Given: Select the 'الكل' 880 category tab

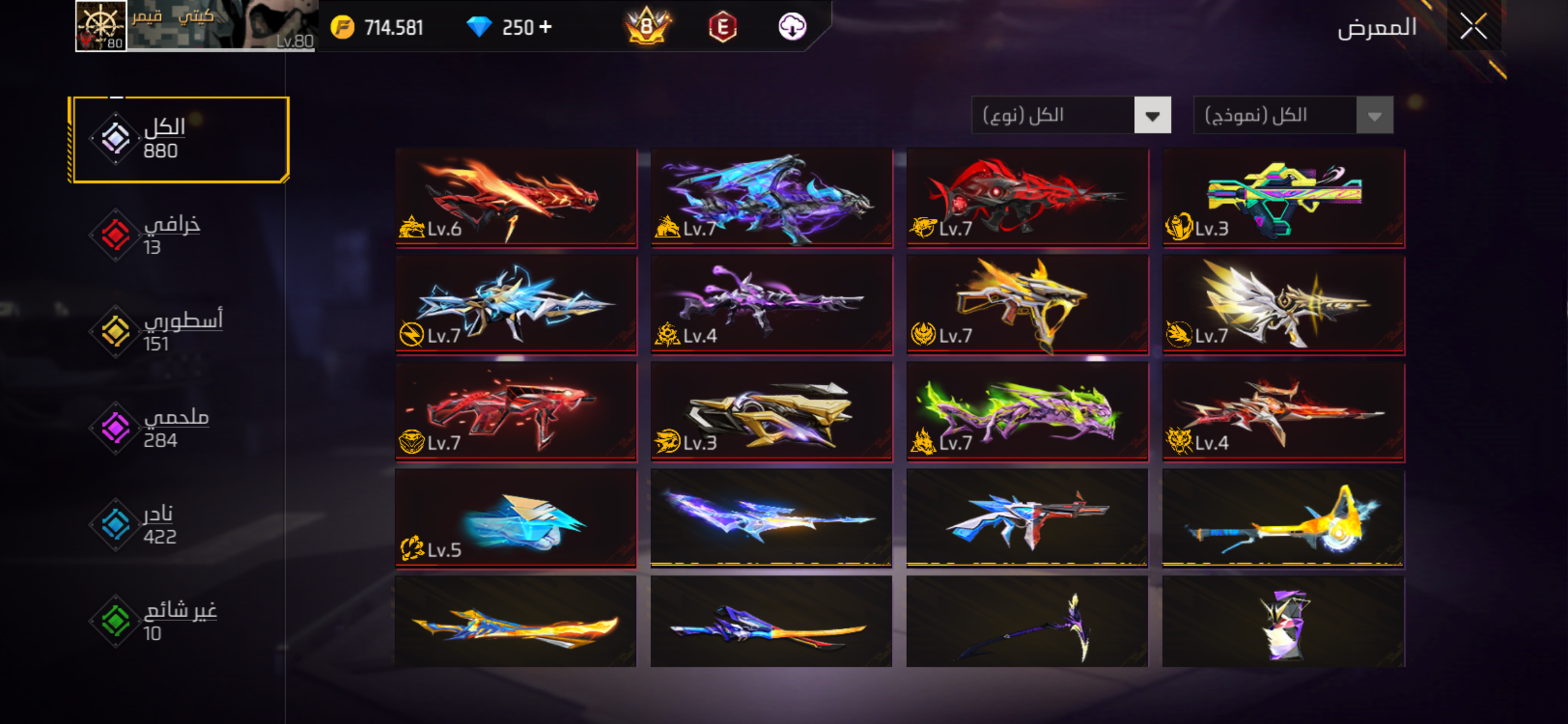Looking at the screenshot, I should coord(180,140).
